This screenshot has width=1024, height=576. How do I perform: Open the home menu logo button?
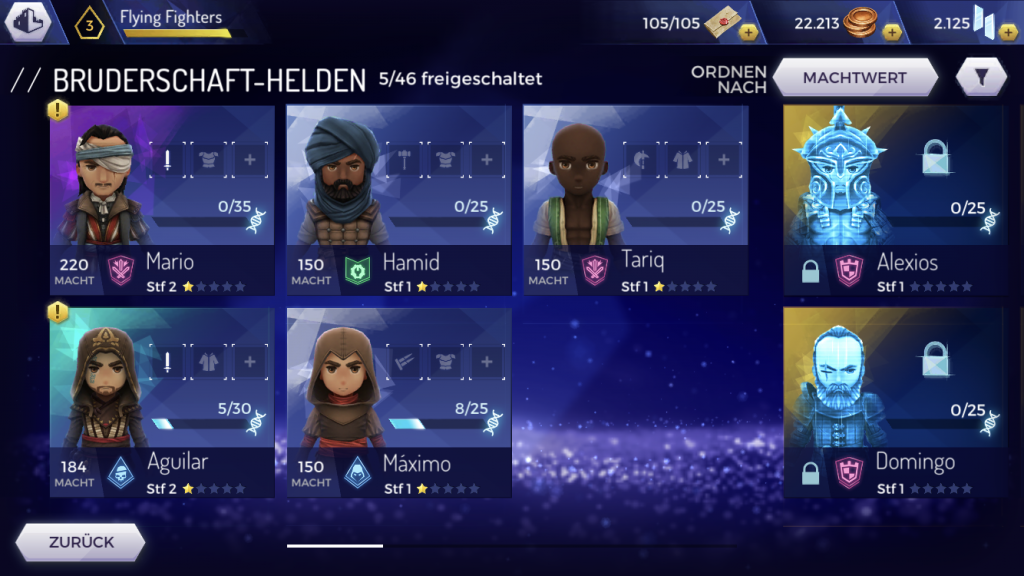pos(27,22)
